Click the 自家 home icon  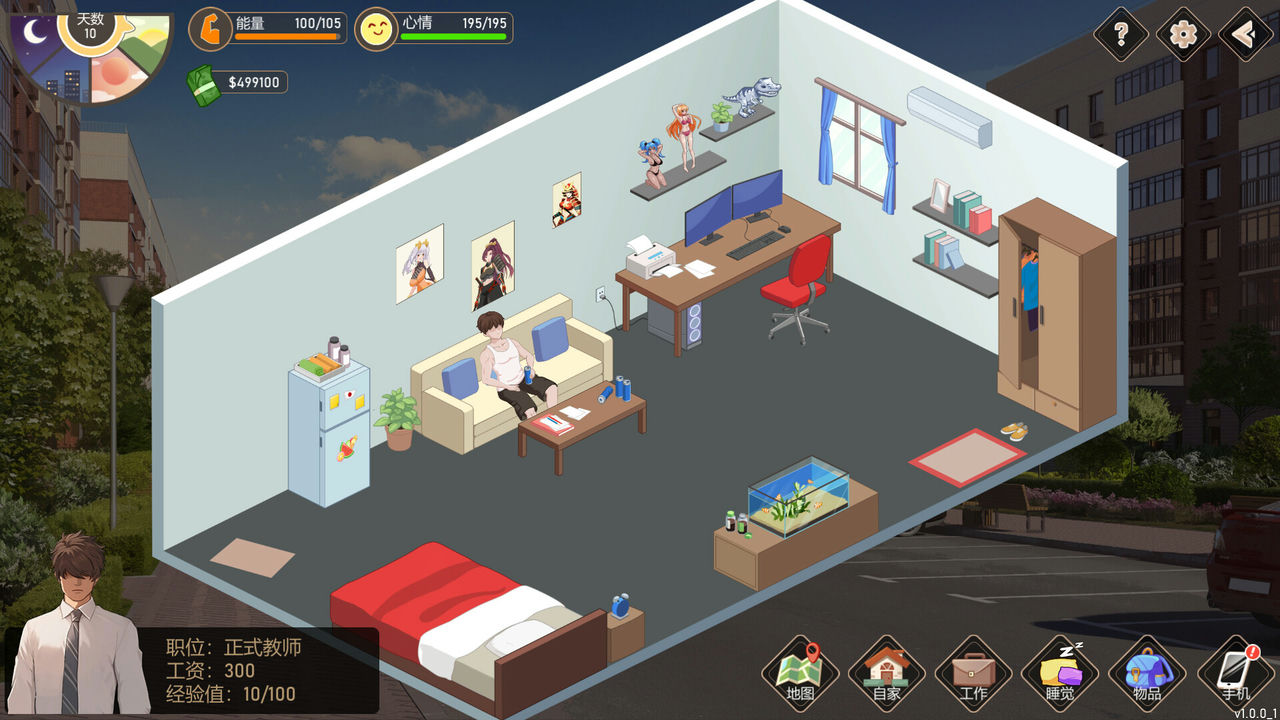click(x=884, y=672)
